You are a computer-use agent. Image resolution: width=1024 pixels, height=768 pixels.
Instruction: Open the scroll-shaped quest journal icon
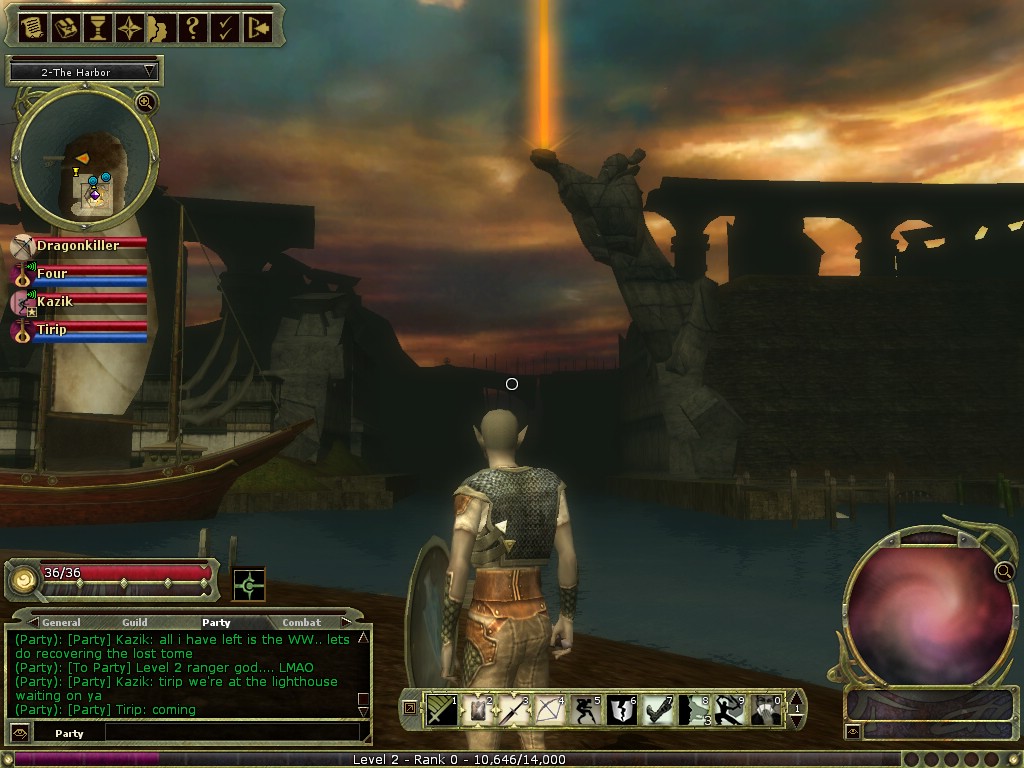32,28
